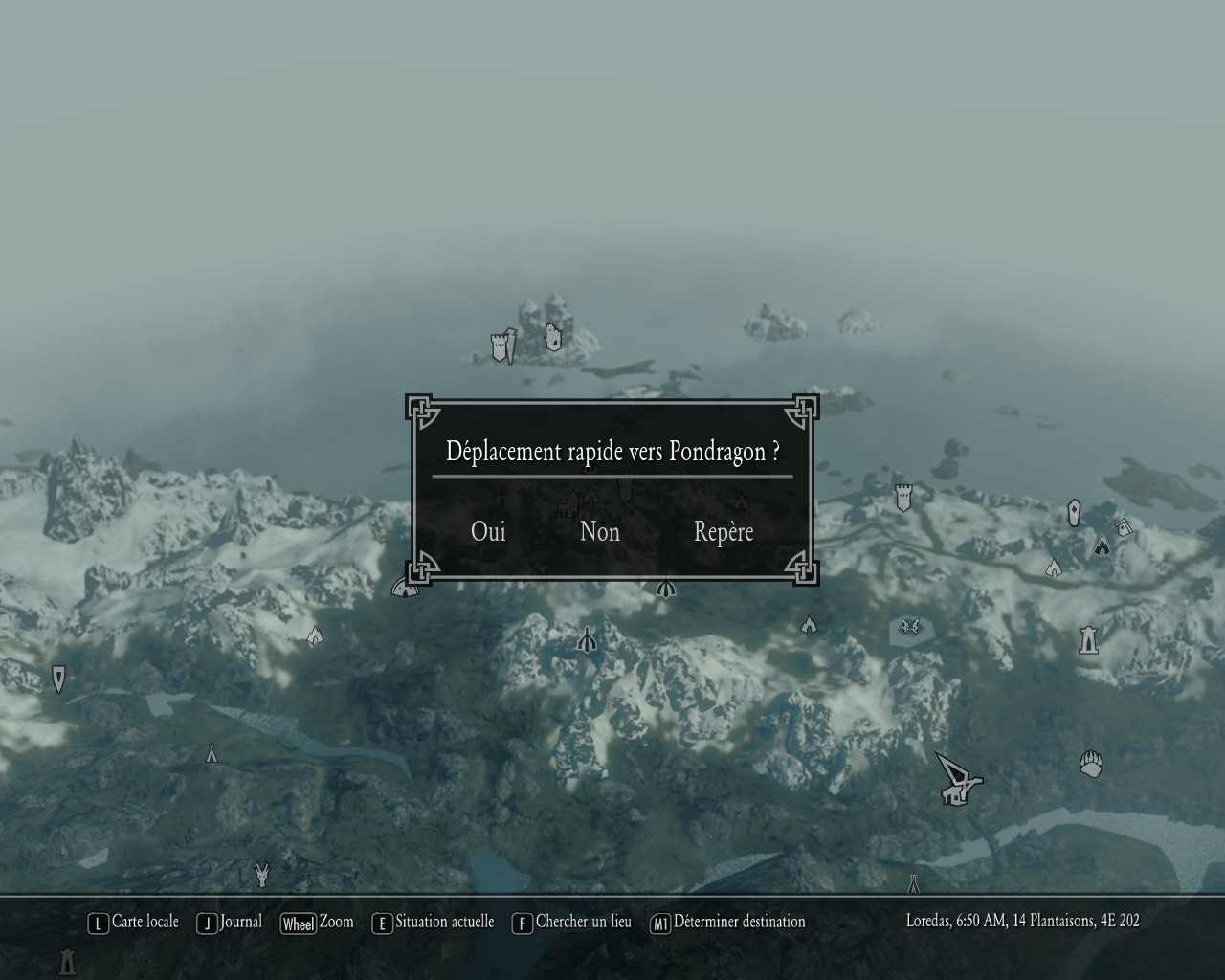The height and width of the screenshot is (980, 1225).
Task: Decline fast travel by choosing Non
Action: coord(600,532)
